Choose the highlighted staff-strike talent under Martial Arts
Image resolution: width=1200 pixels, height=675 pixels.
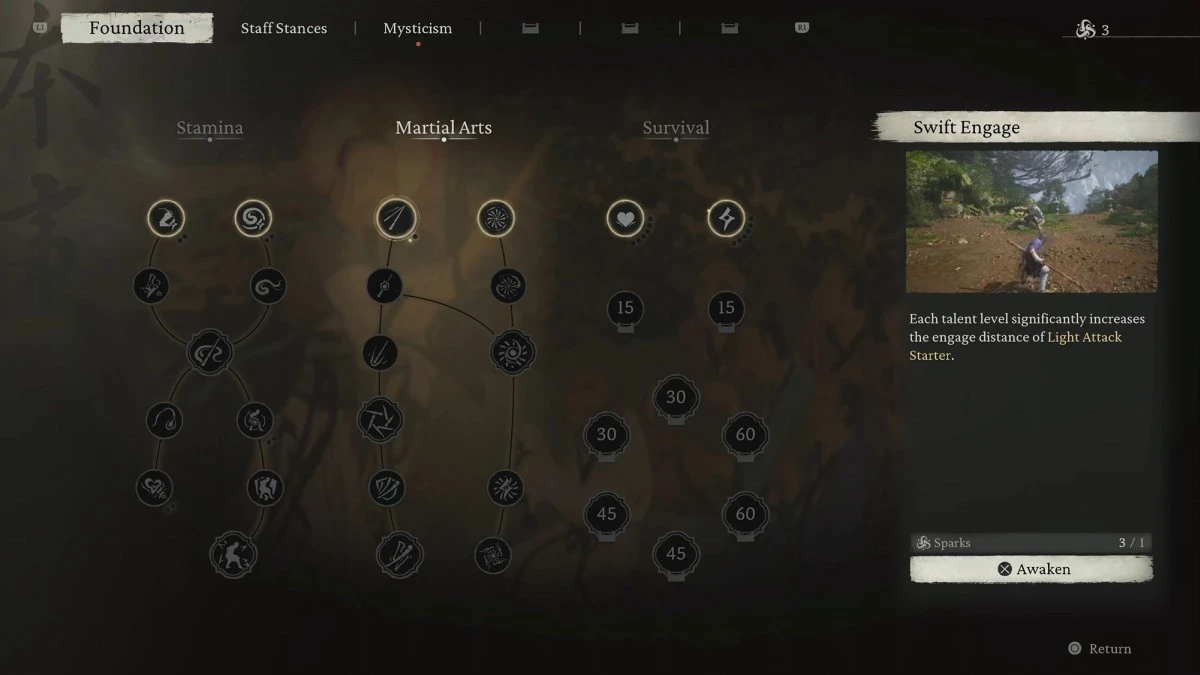coord(395,218)
